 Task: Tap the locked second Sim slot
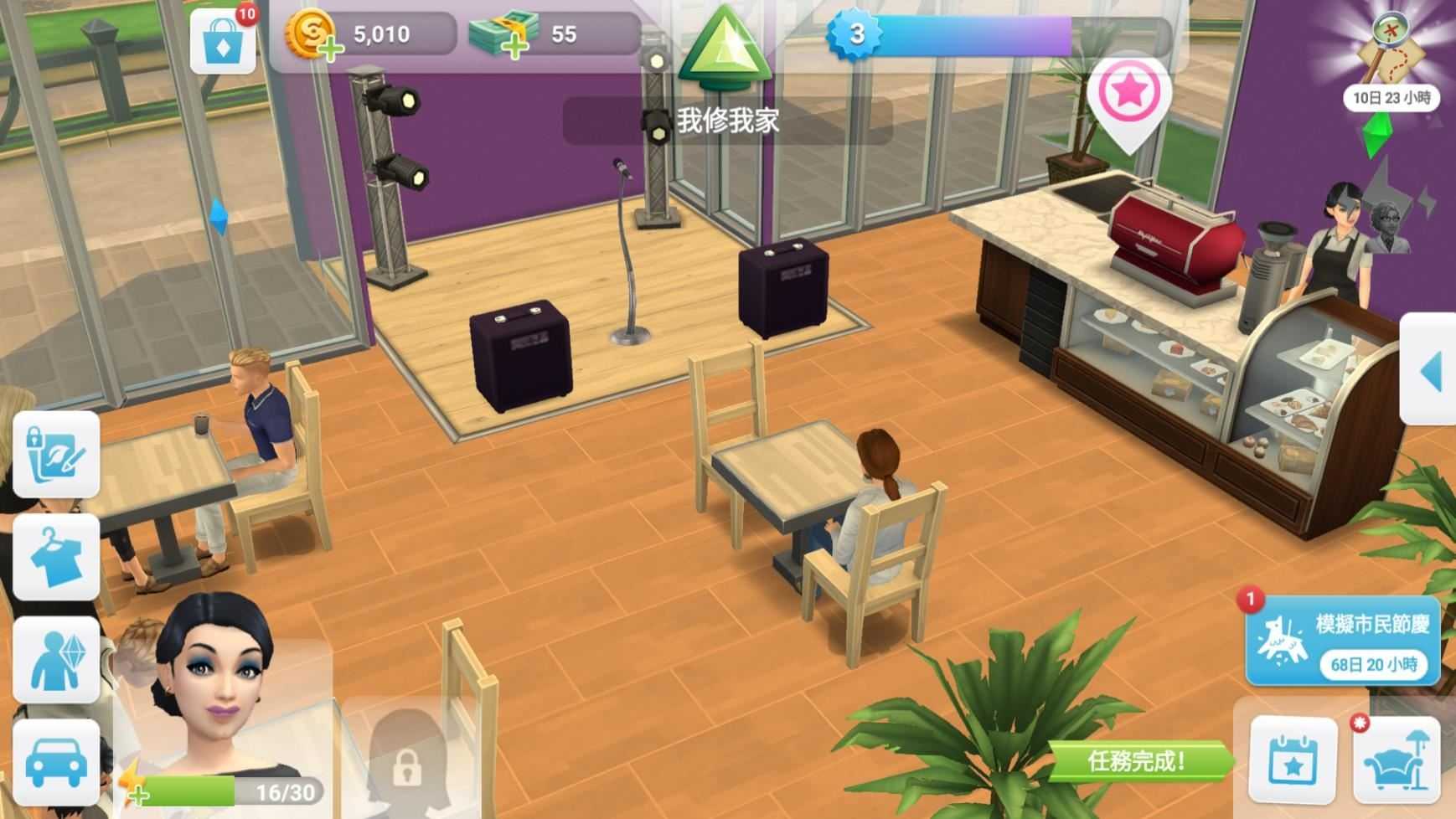coord(406,758)
